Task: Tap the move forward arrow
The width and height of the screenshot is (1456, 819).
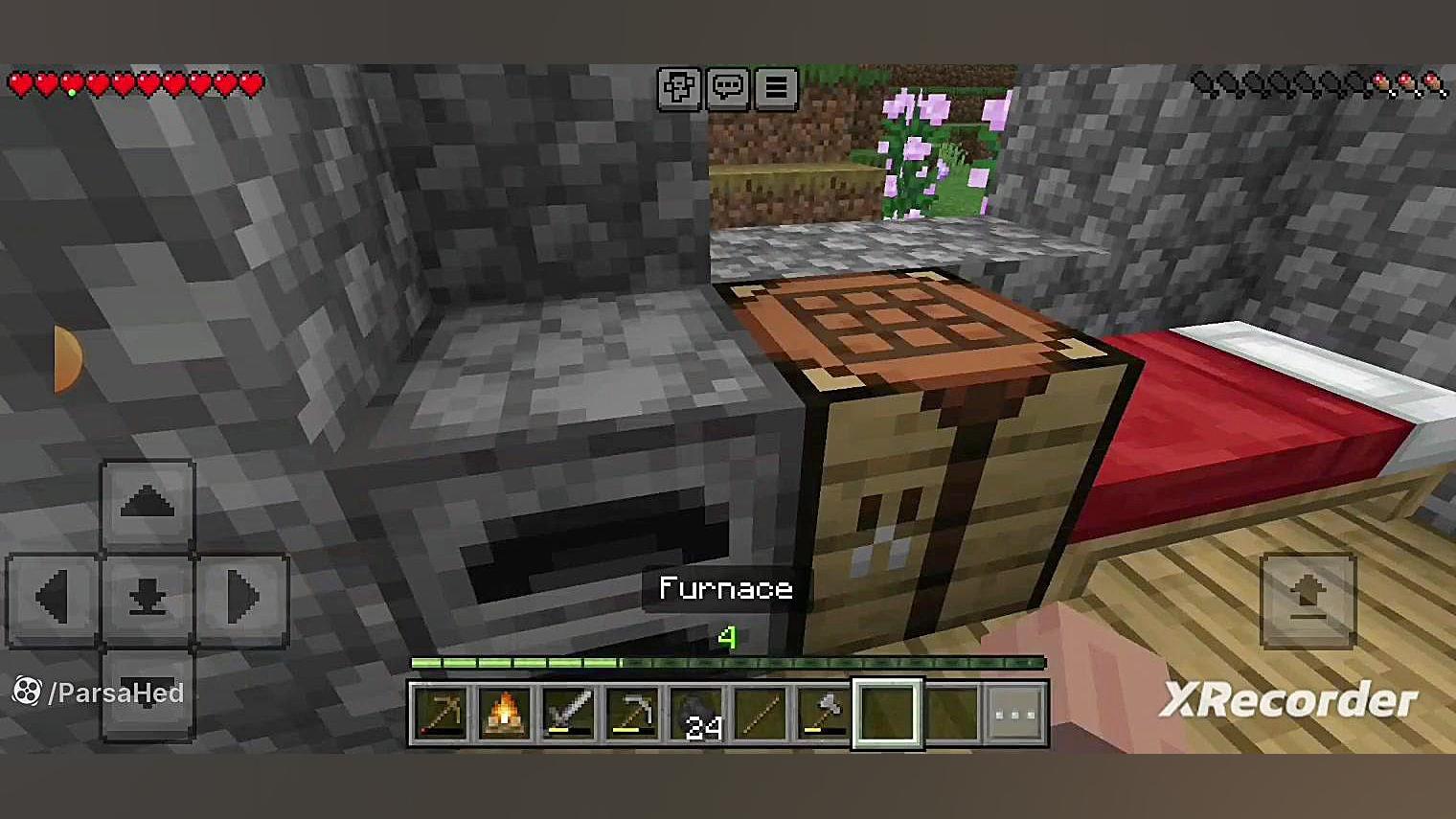Action: pyautogui.click(x=148, y=504)
